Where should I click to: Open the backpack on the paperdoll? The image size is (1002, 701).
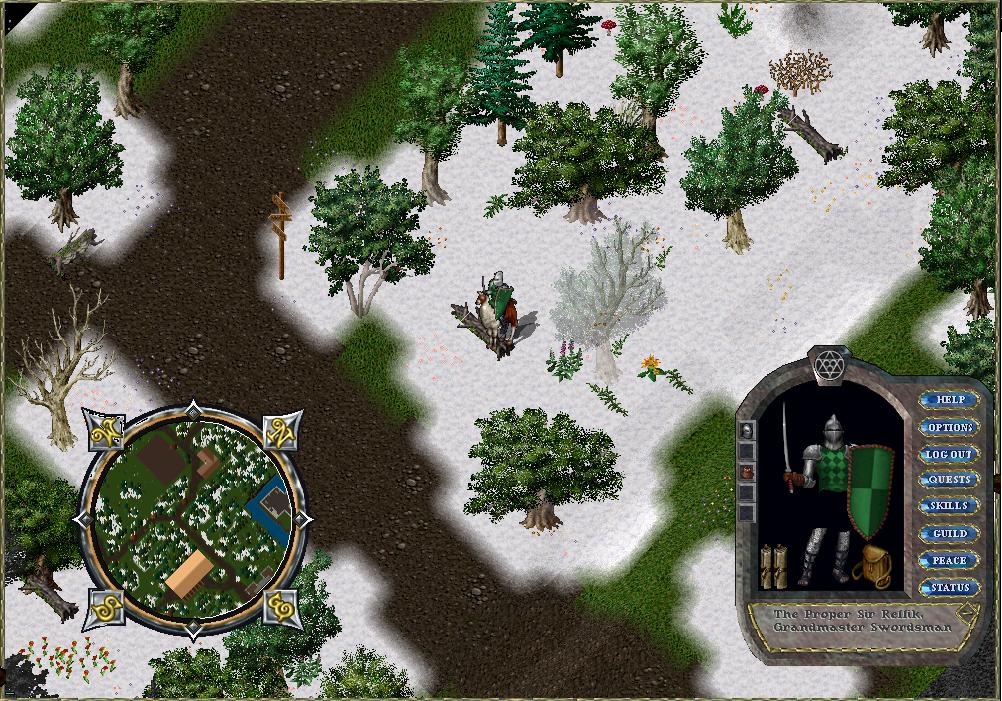[x=873, y=566]
